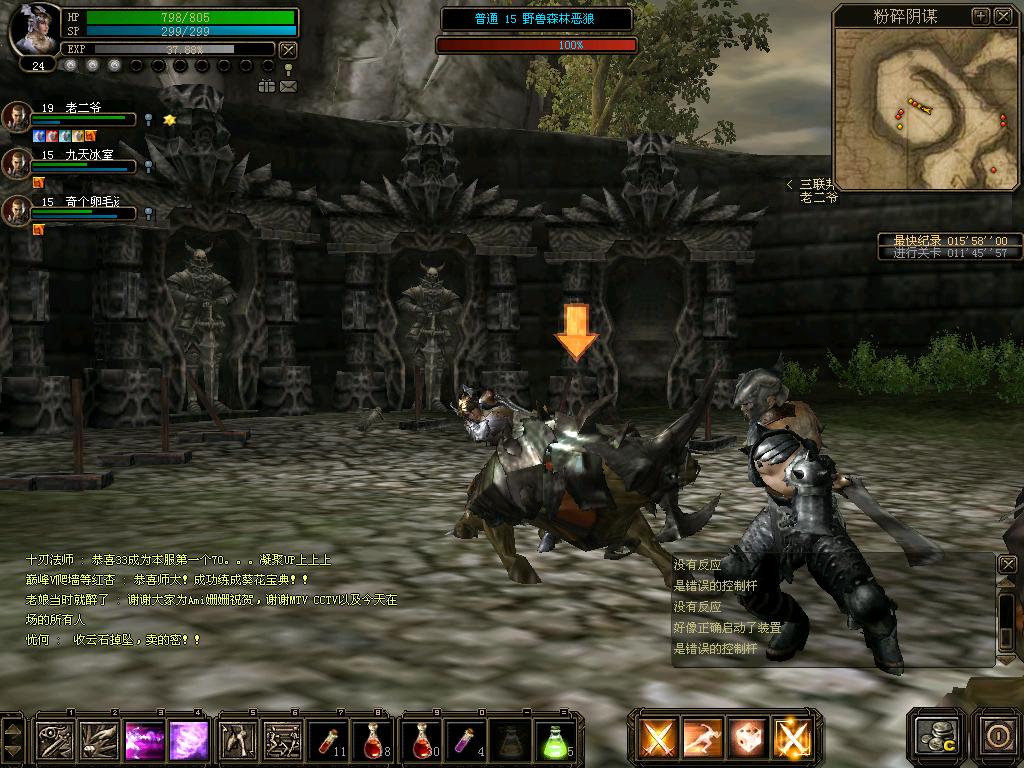Use the green potion flask

[x=555, y=741]
